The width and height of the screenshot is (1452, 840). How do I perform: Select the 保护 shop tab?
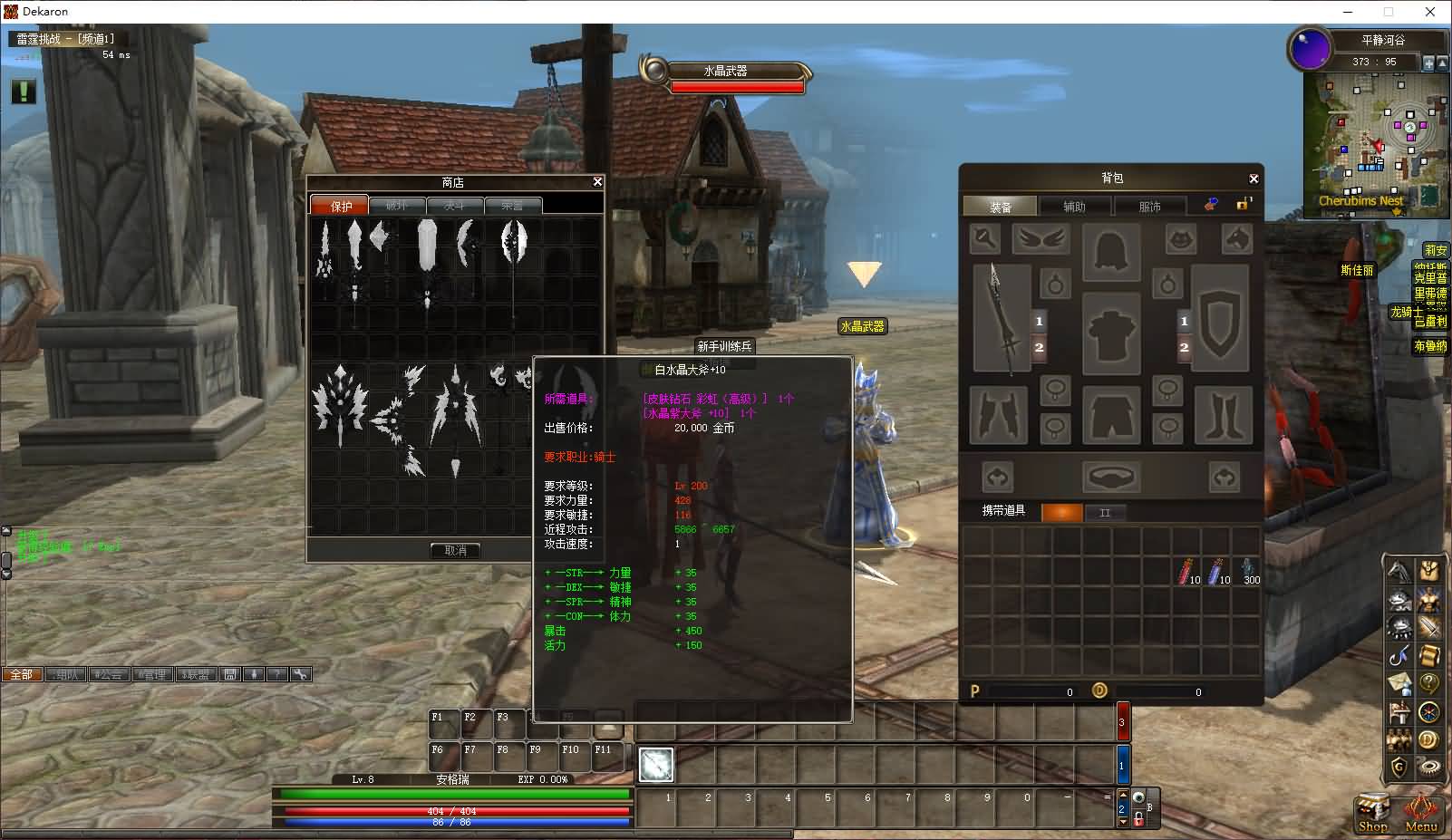coord(339,206)
